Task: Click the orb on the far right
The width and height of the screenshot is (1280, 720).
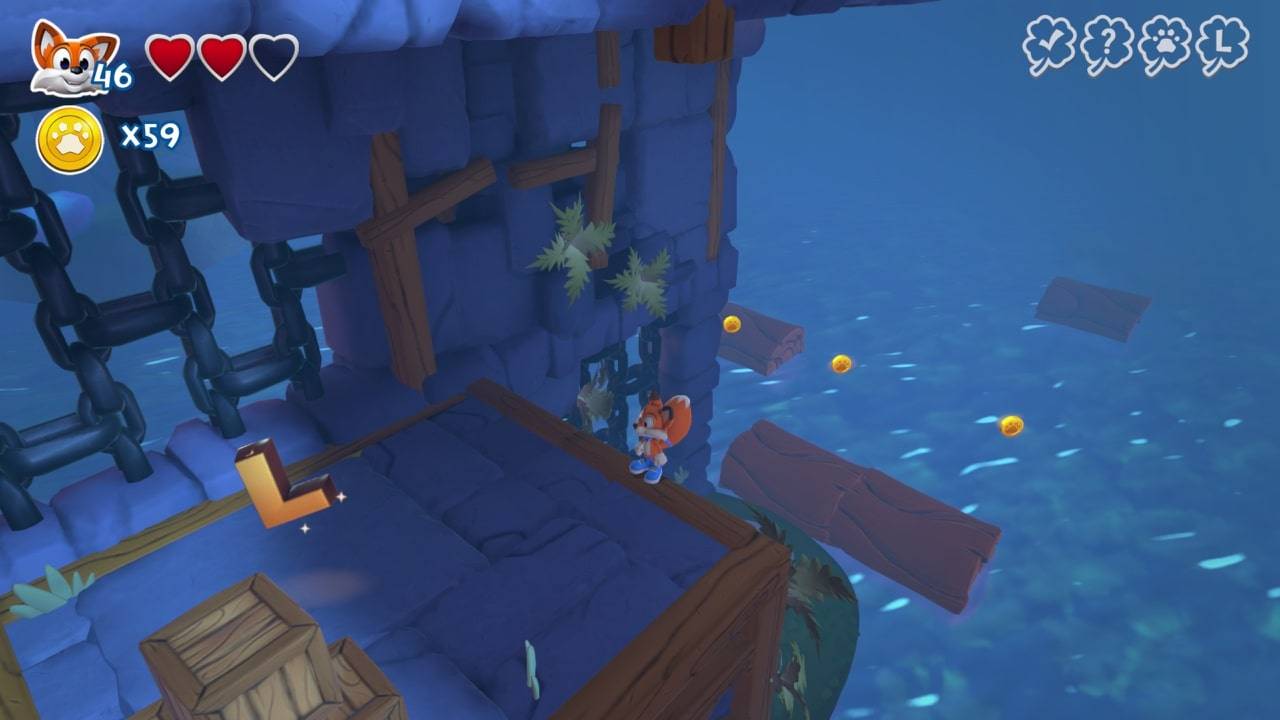Action: (x=1010, y=427)
